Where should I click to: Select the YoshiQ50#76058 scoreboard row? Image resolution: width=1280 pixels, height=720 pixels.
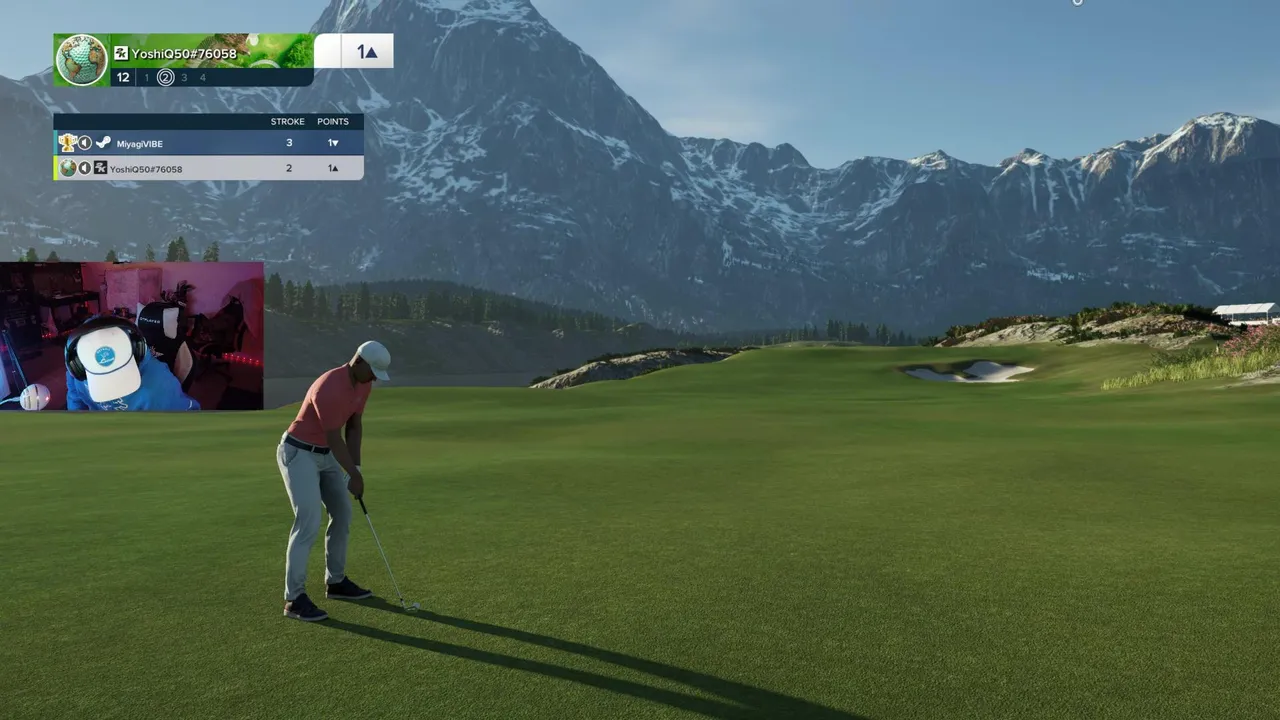(x=208, y=168)
